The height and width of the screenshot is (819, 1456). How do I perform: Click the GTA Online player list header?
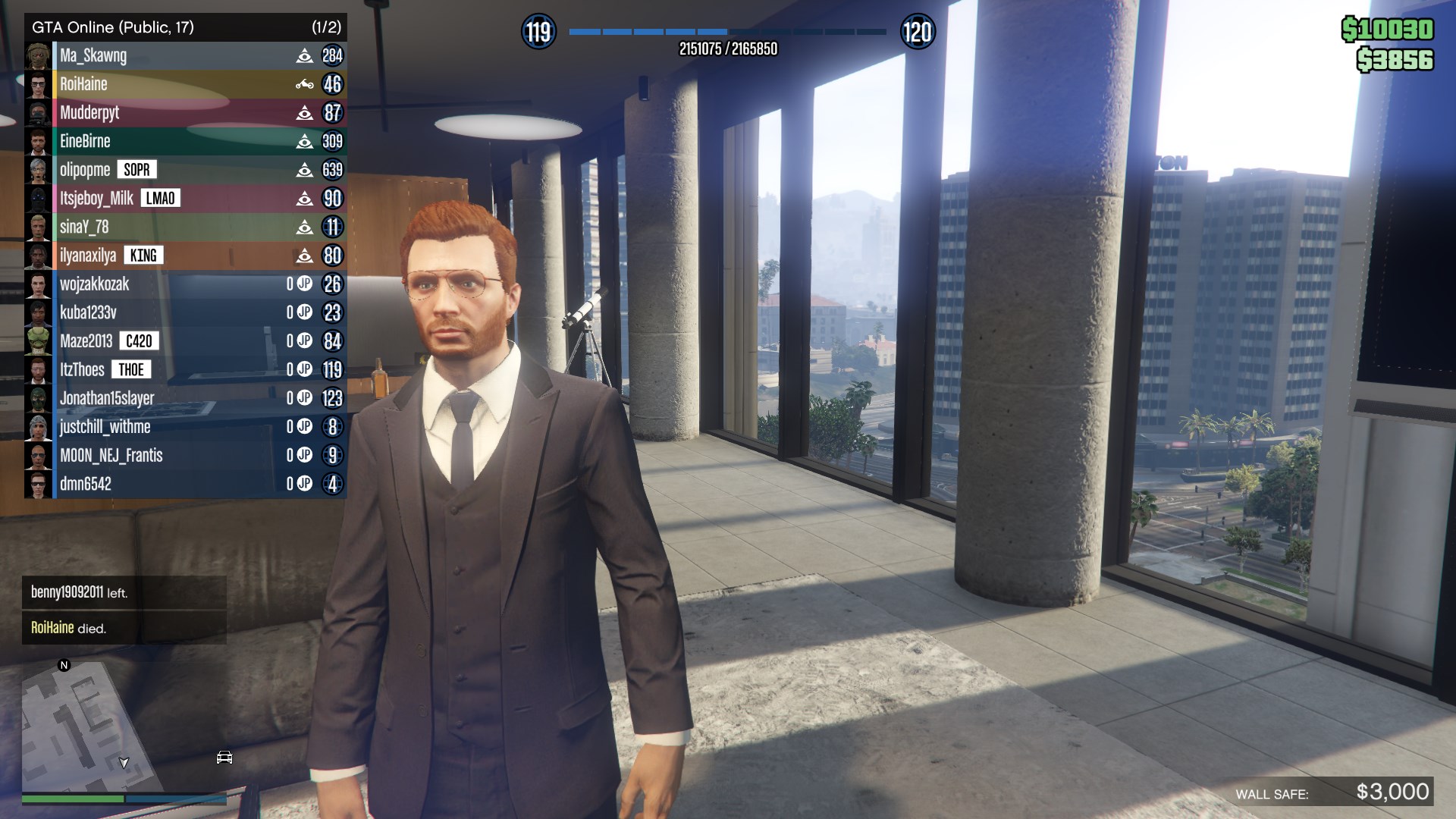(x=185, y=27)
